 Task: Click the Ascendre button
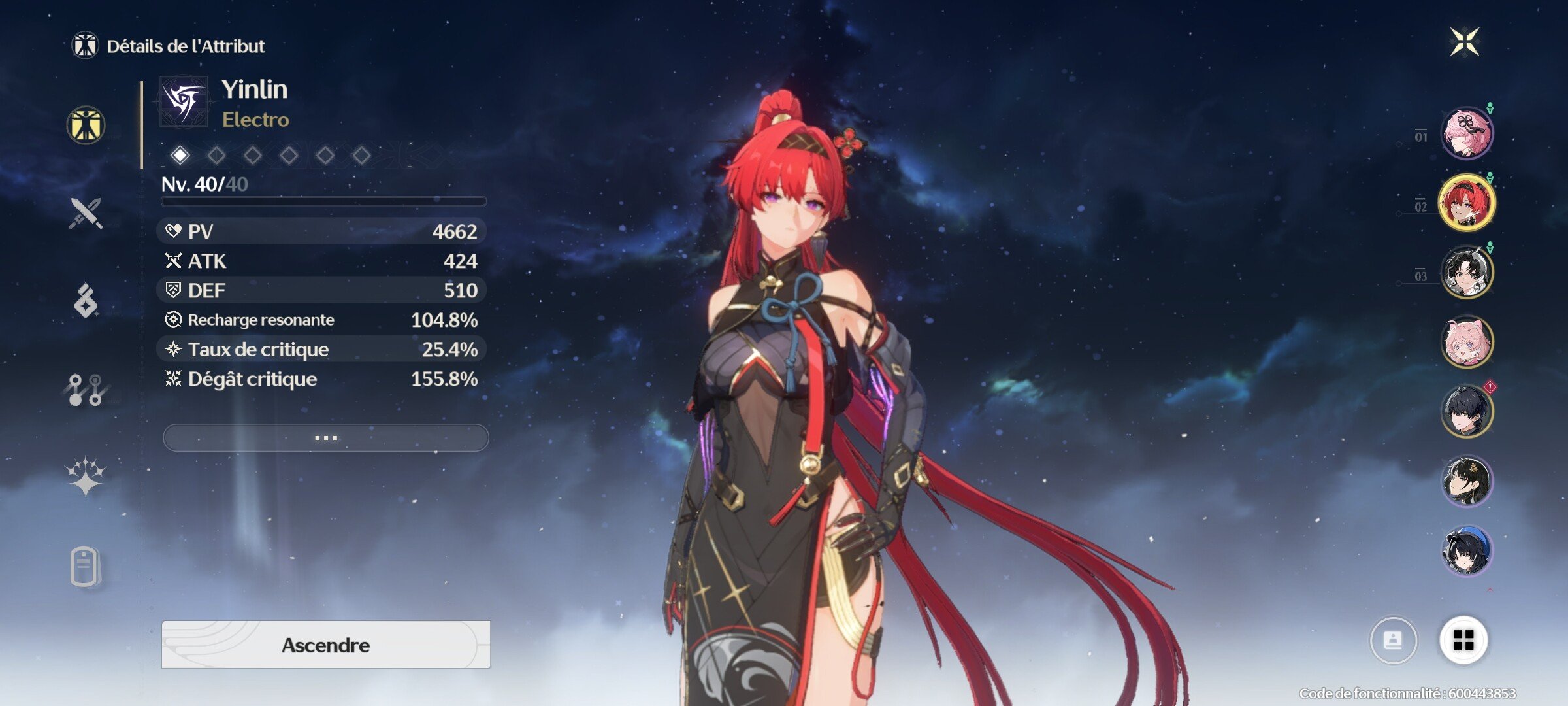pyautogui.click(x=325, y=645)
